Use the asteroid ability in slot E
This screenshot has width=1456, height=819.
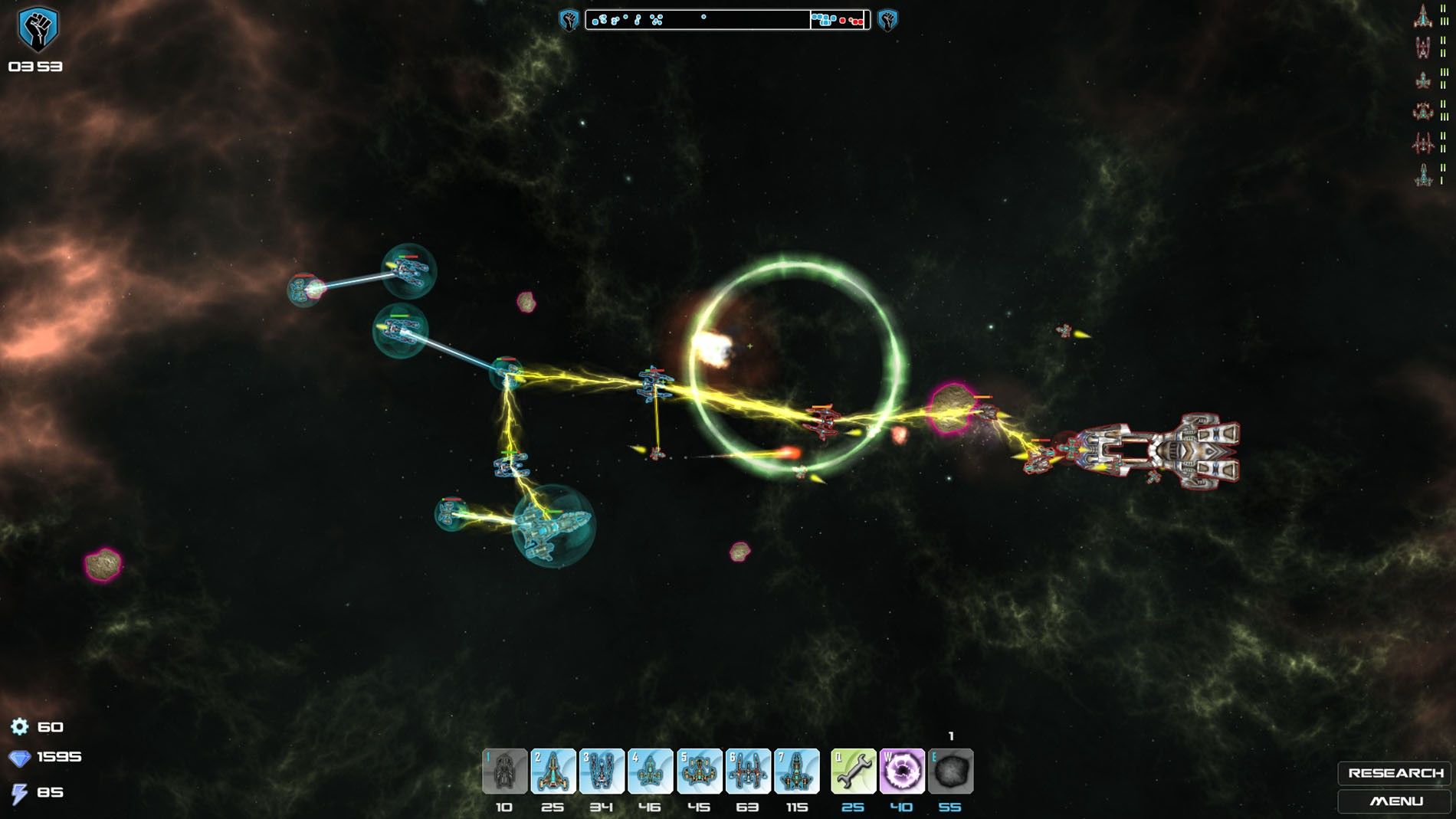click(x=951, y=771)
